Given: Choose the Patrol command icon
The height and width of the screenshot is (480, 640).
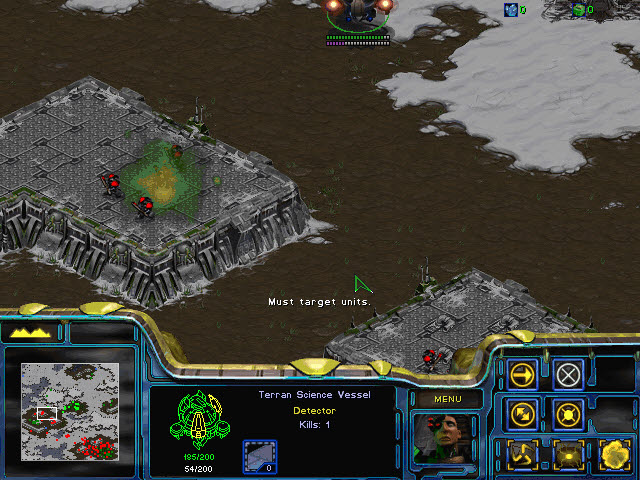Looking at the screenshot, I should pos(524,413).
